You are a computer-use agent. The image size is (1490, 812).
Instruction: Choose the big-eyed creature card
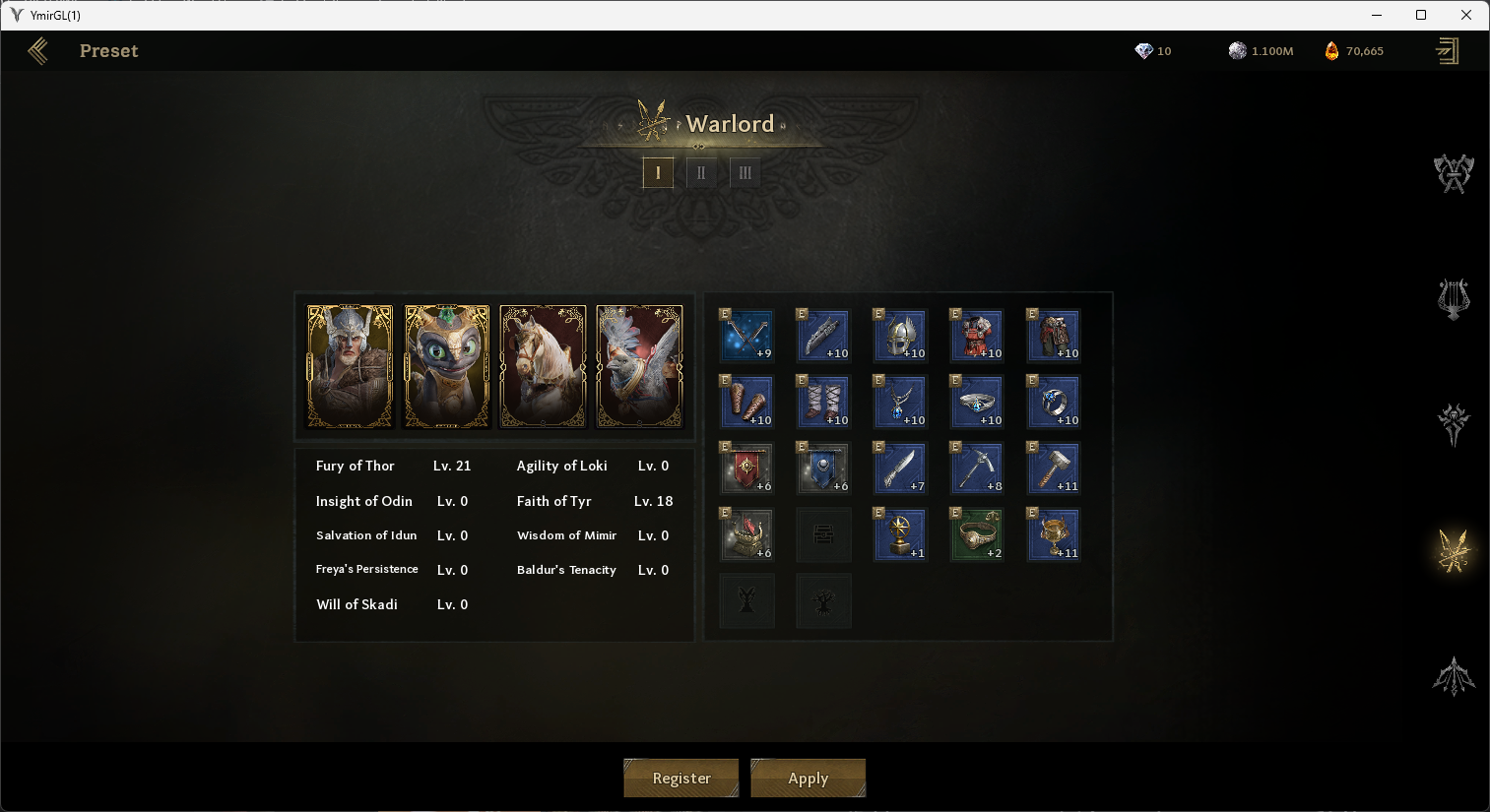pos(446,366)
